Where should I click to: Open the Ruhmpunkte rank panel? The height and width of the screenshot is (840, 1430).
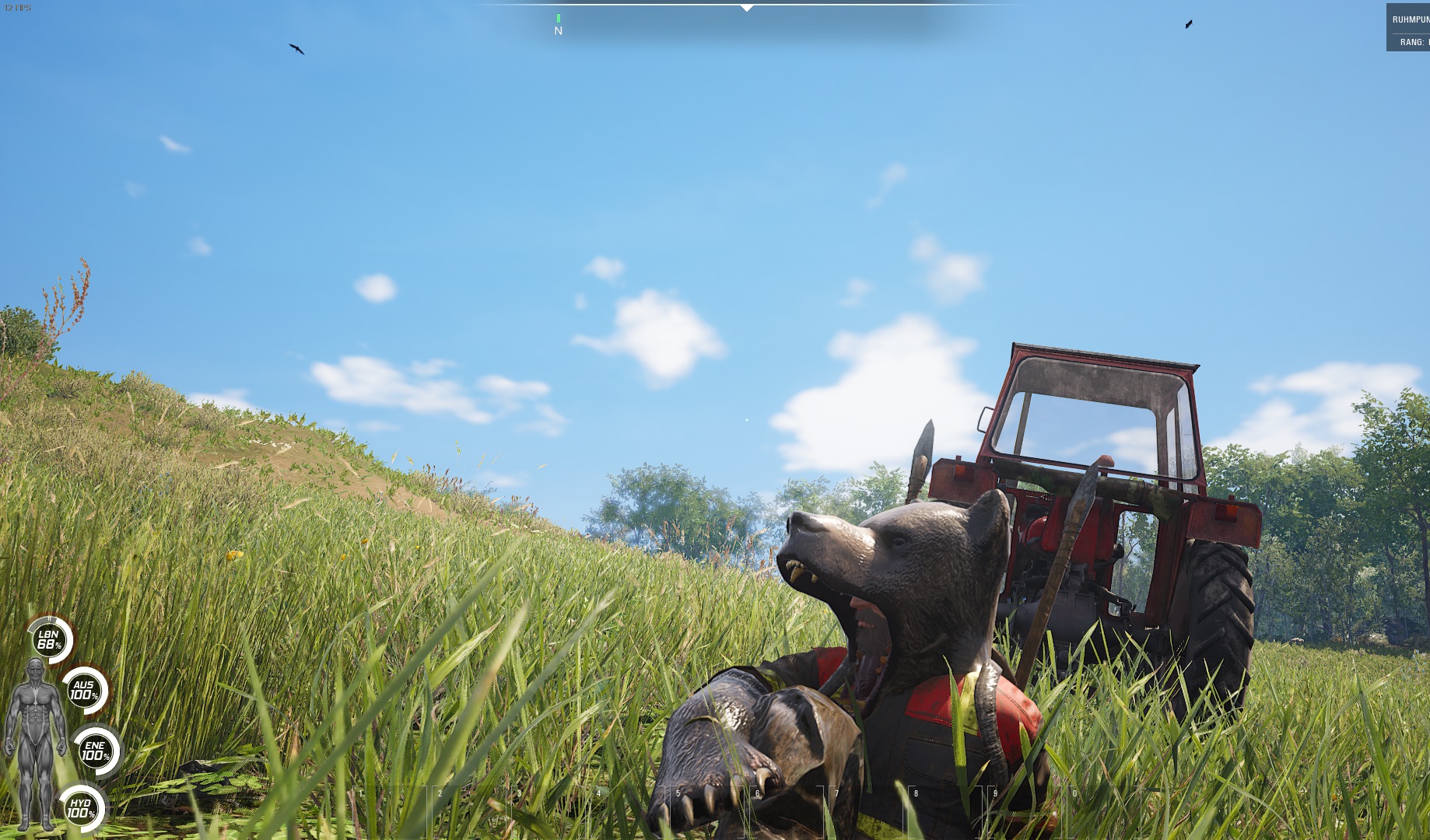coord(1409,29)
